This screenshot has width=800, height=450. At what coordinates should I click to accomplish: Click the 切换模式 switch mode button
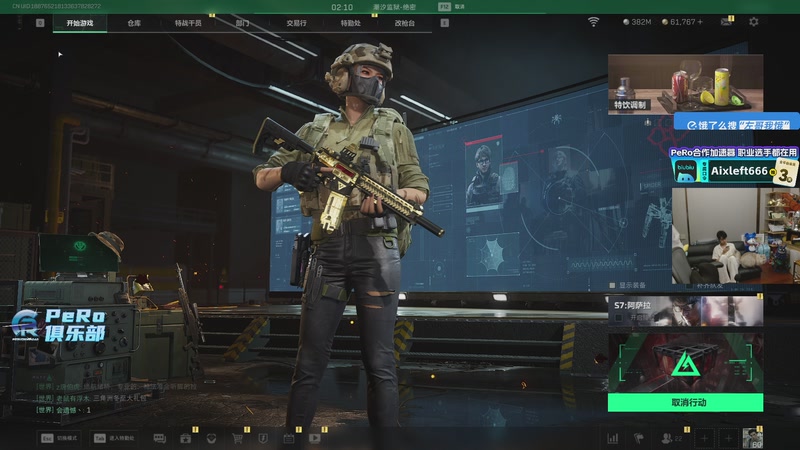(60, 437)
